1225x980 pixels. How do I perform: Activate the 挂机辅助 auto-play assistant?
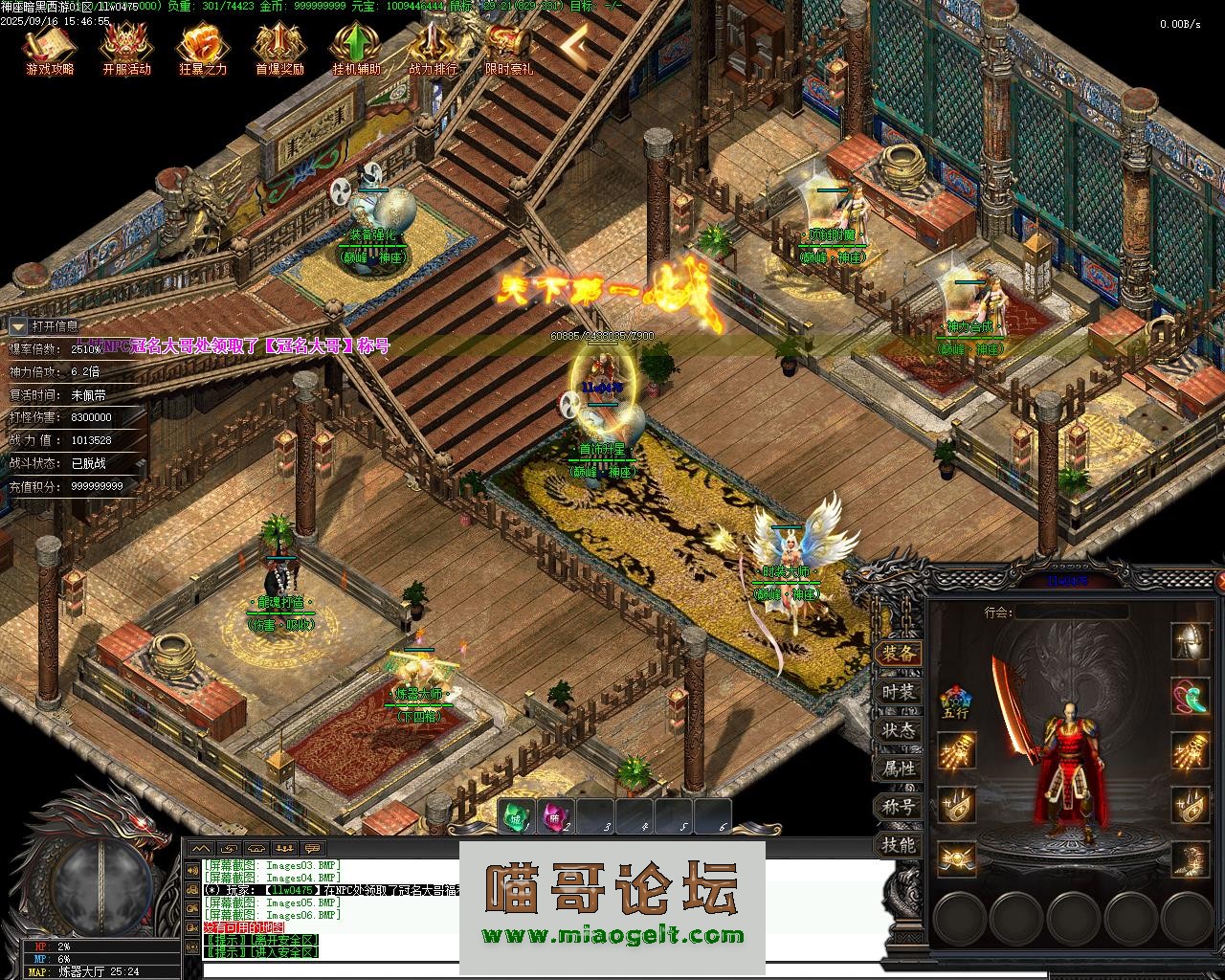(x=356, y=48)
